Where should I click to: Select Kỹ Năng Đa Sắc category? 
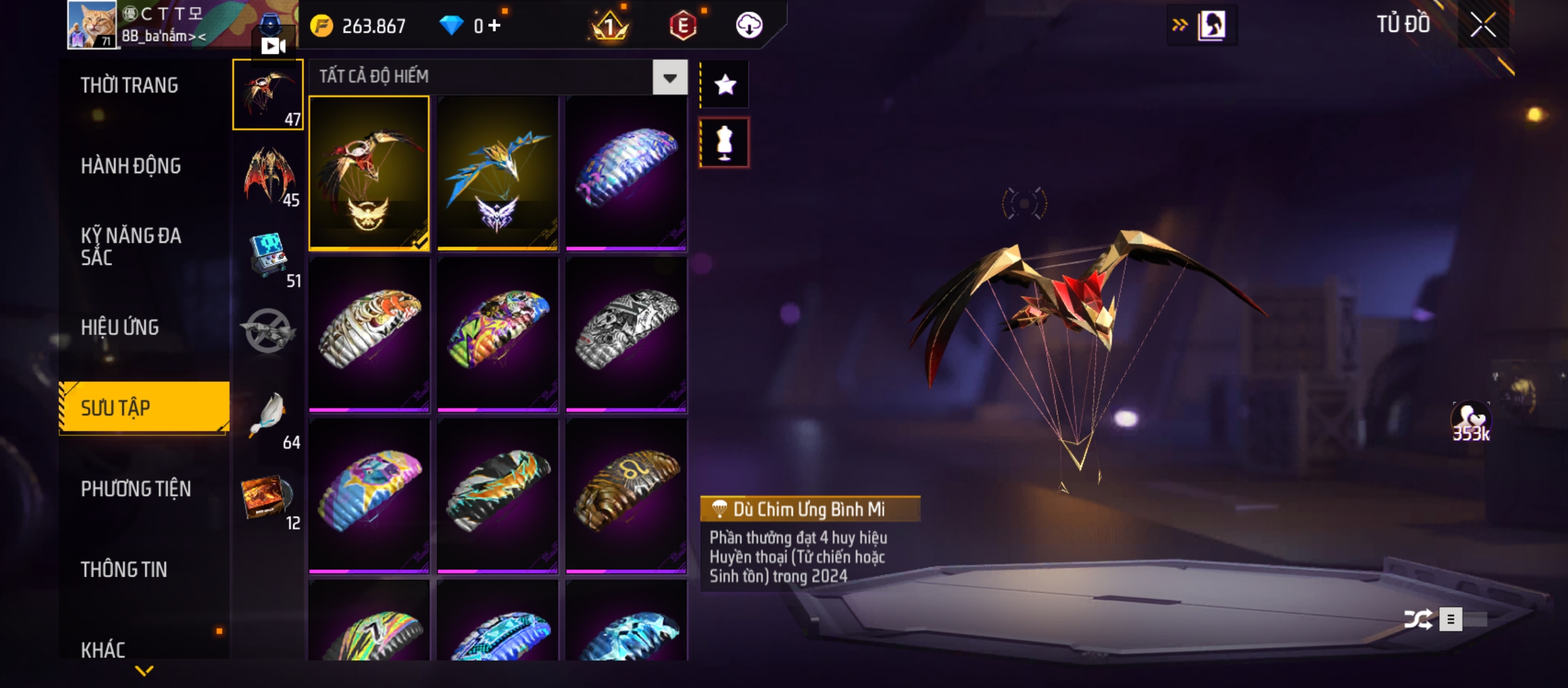tap(131, 247)
